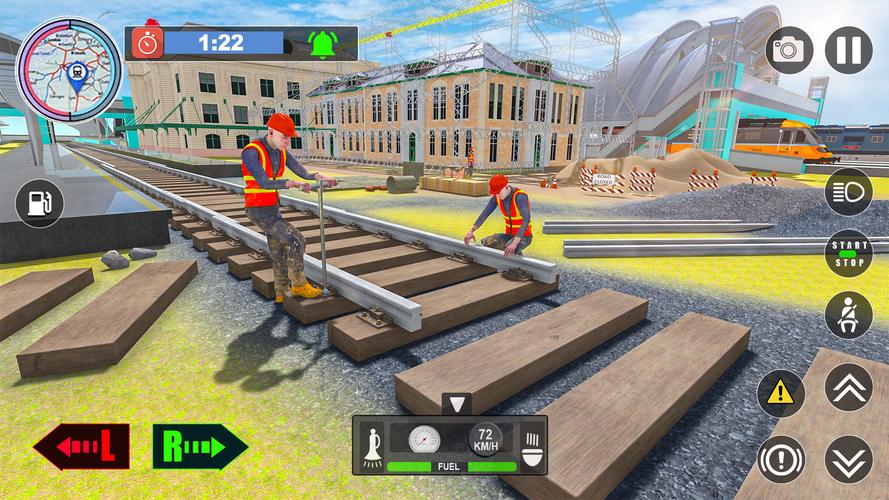Signal right with the green R arrow
Screen dimensions: 889x500
pos(200,447)
